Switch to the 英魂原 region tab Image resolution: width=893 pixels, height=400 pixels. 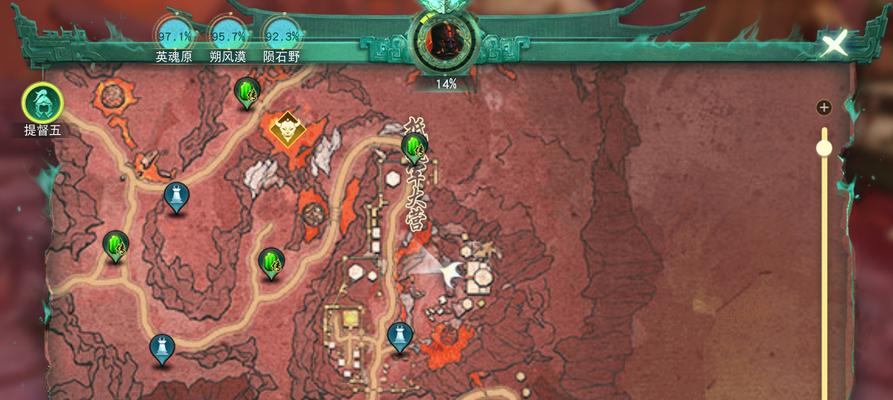176,36
